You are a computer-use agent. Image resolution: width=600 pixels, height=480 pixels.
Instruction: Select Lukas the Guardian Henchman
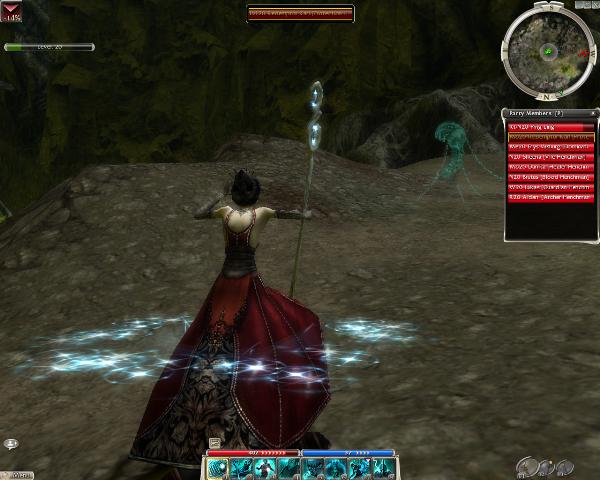549,185
